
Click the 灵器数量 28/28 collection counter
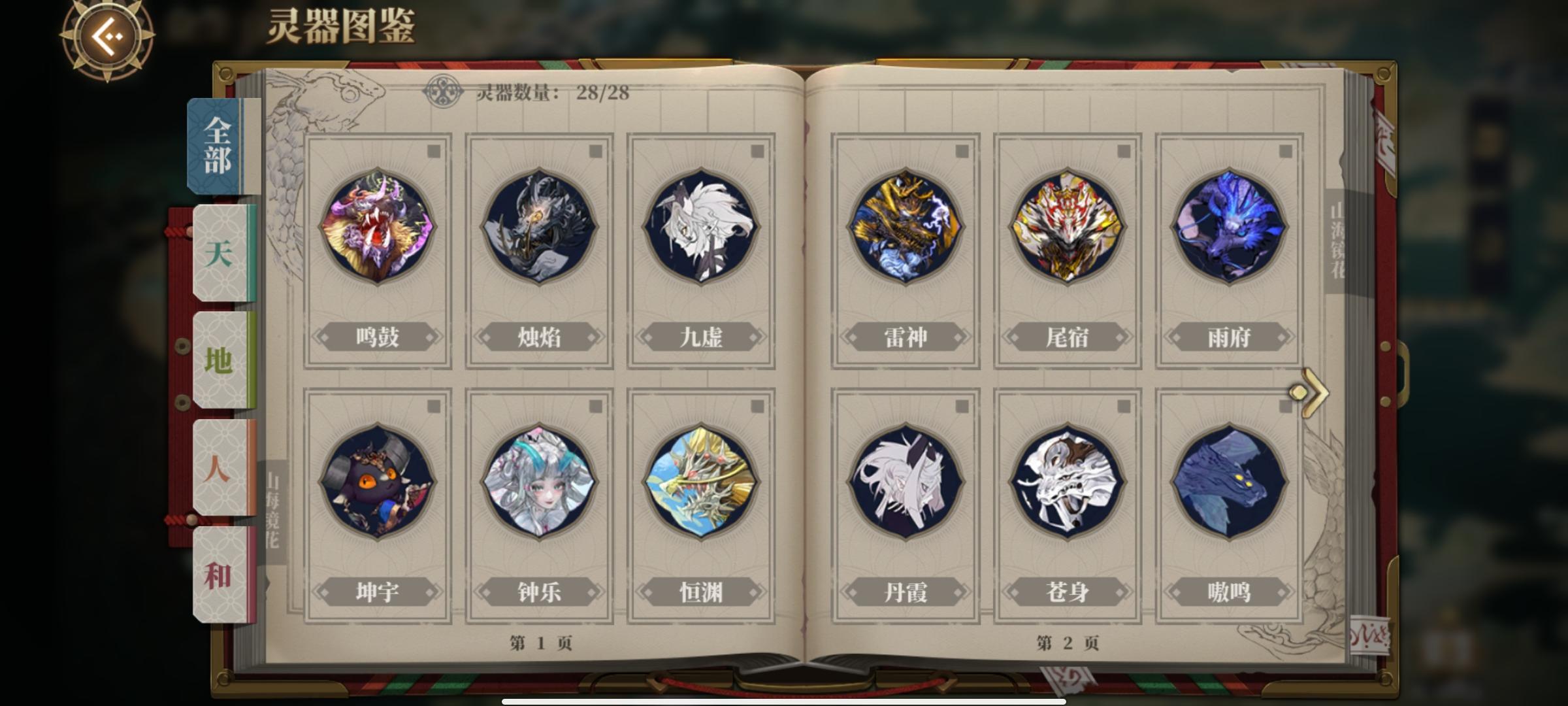pyautogui.click(x=555, y=92)
